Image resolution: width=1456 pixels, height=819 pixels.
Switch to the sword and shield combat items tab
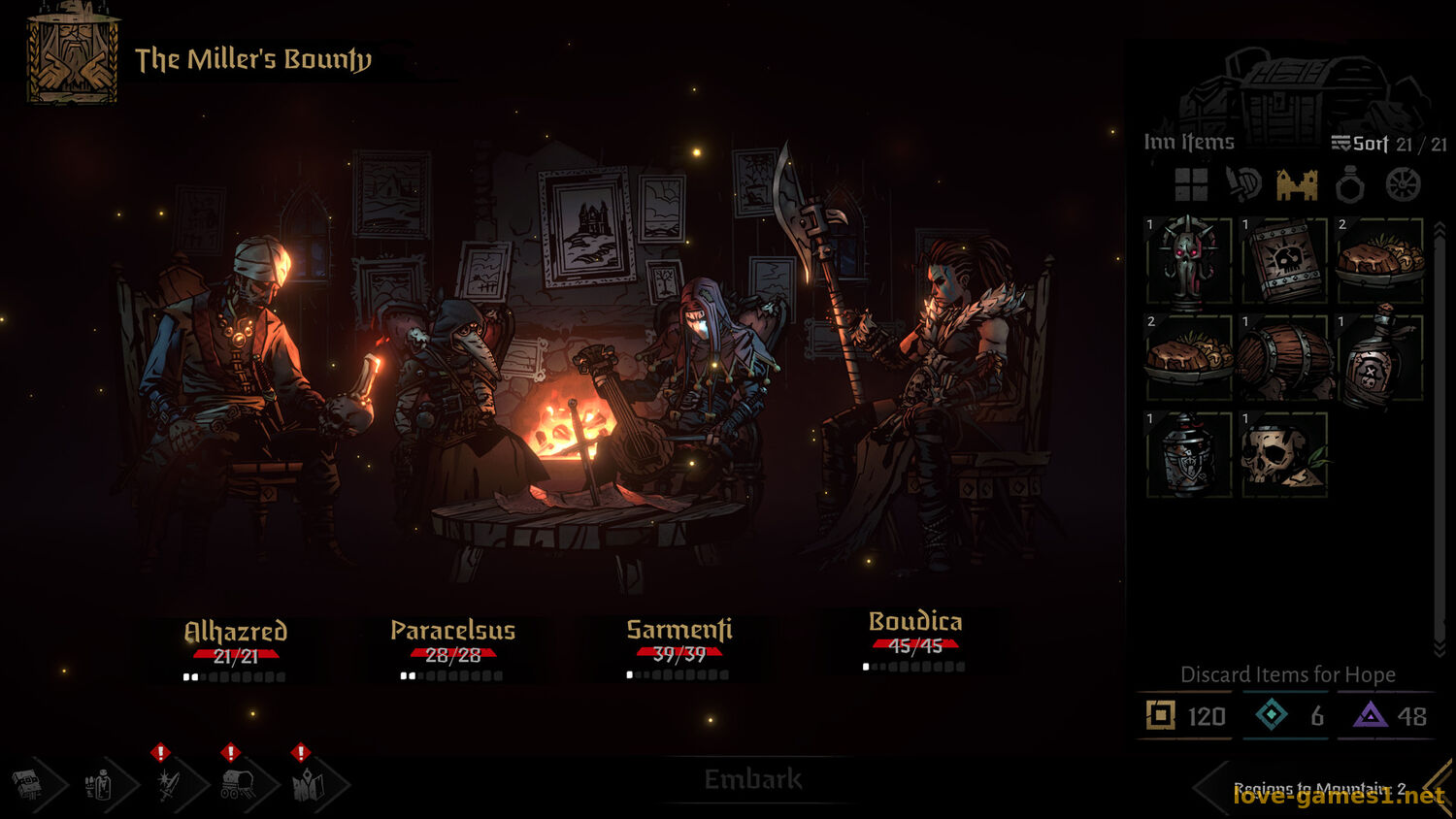point(1243,184)
